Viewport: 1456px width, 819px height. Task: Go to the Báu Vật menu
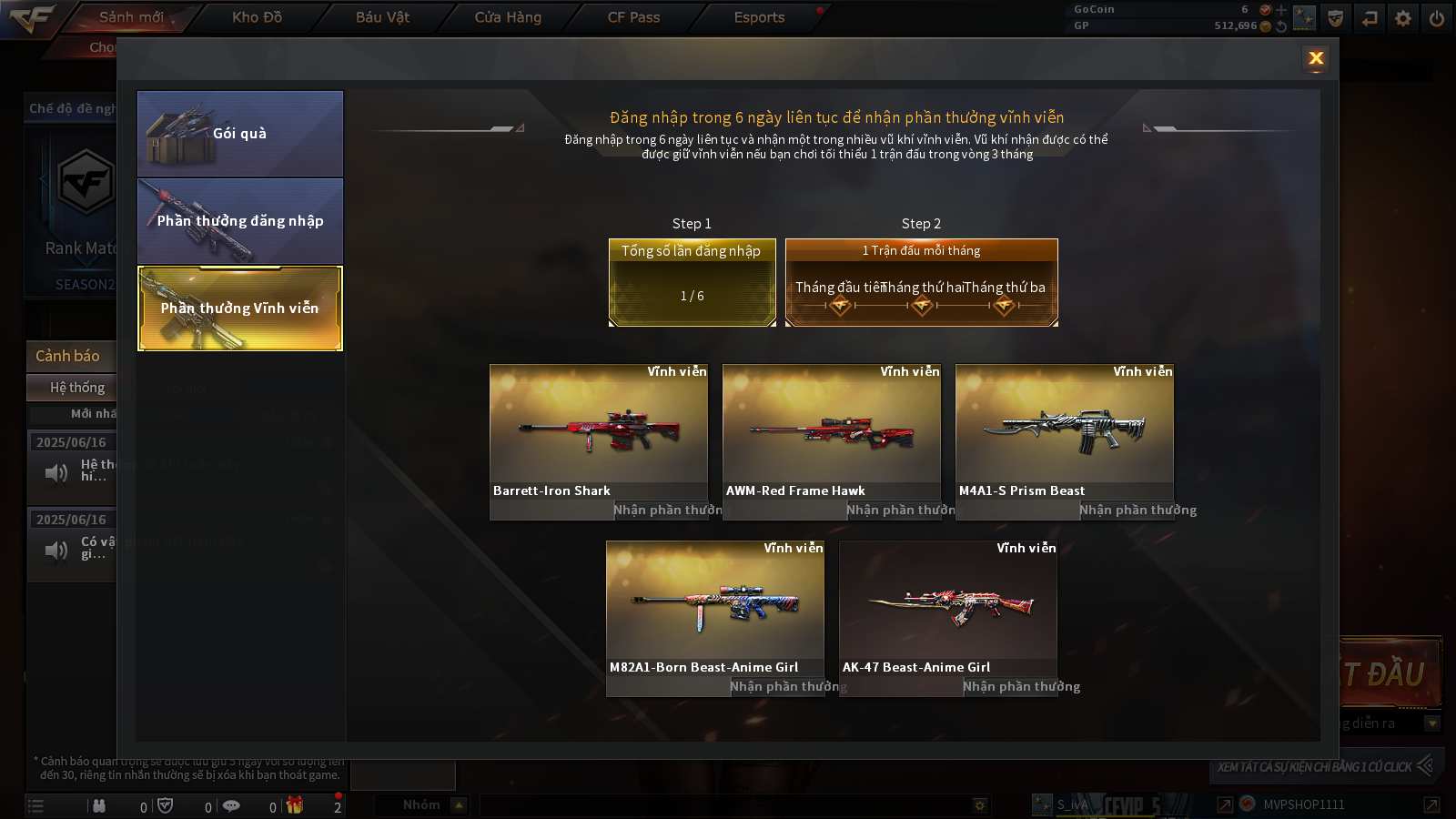[x=382, y=17]
